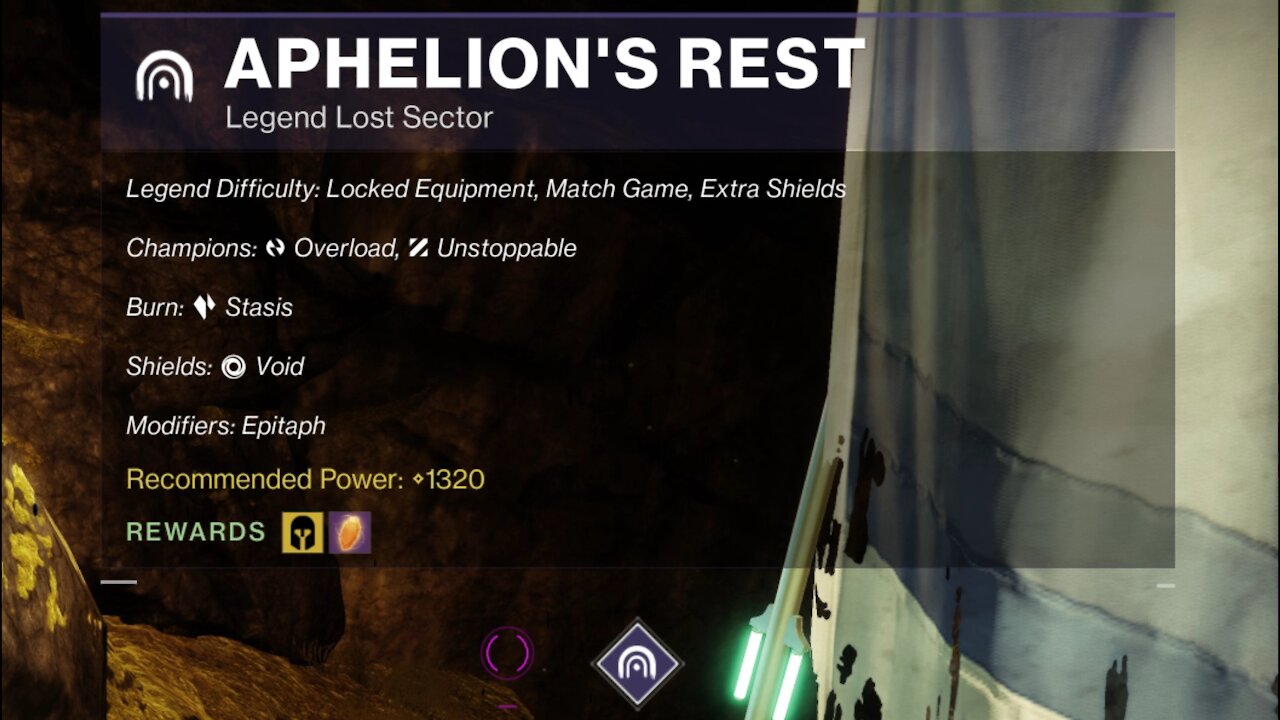1280x720 pixels.
Task: Click the REWARDS section heading
Action: pos(195,532)
